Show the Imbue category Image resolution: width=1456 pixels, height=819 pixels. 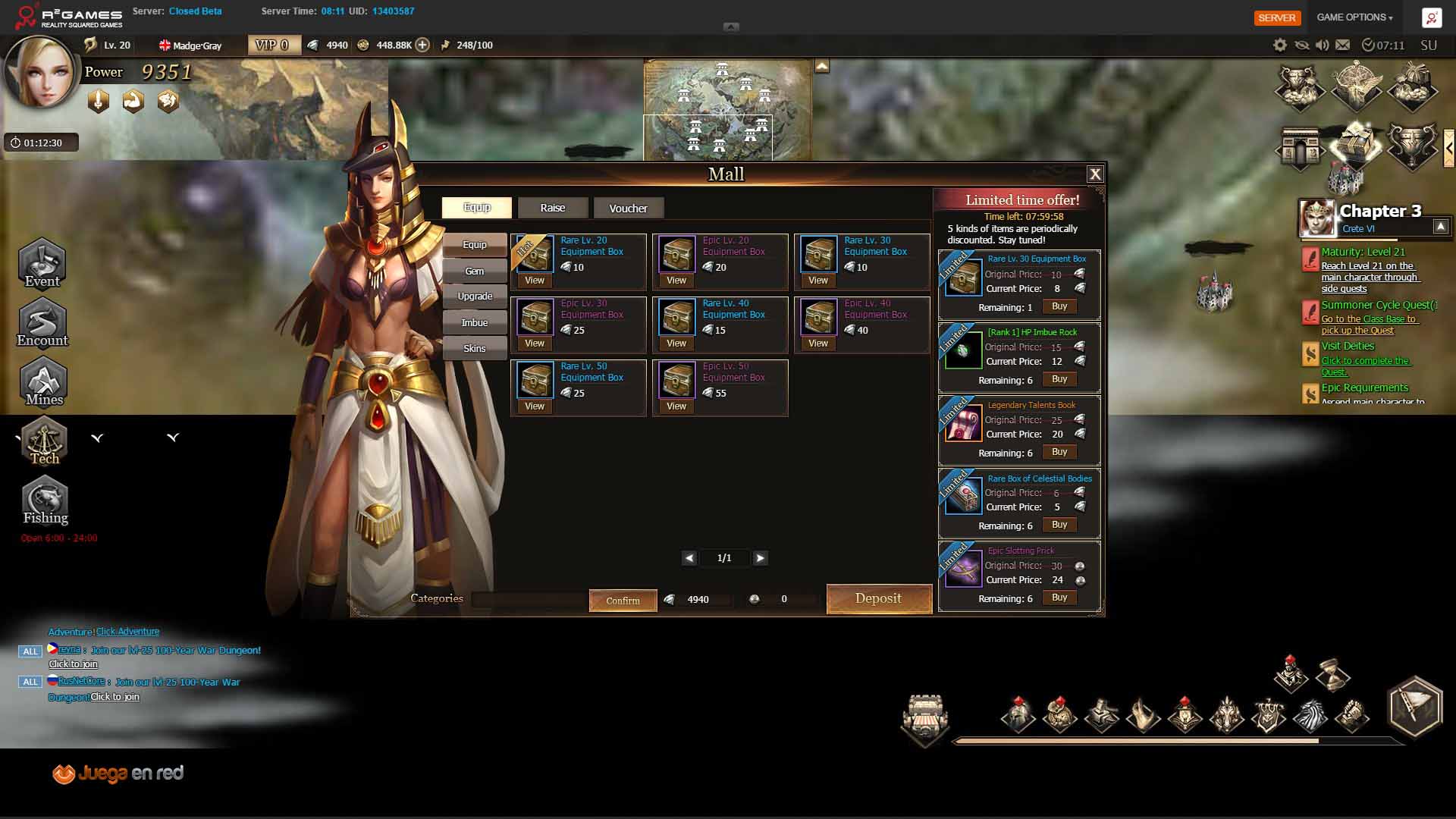475,322
